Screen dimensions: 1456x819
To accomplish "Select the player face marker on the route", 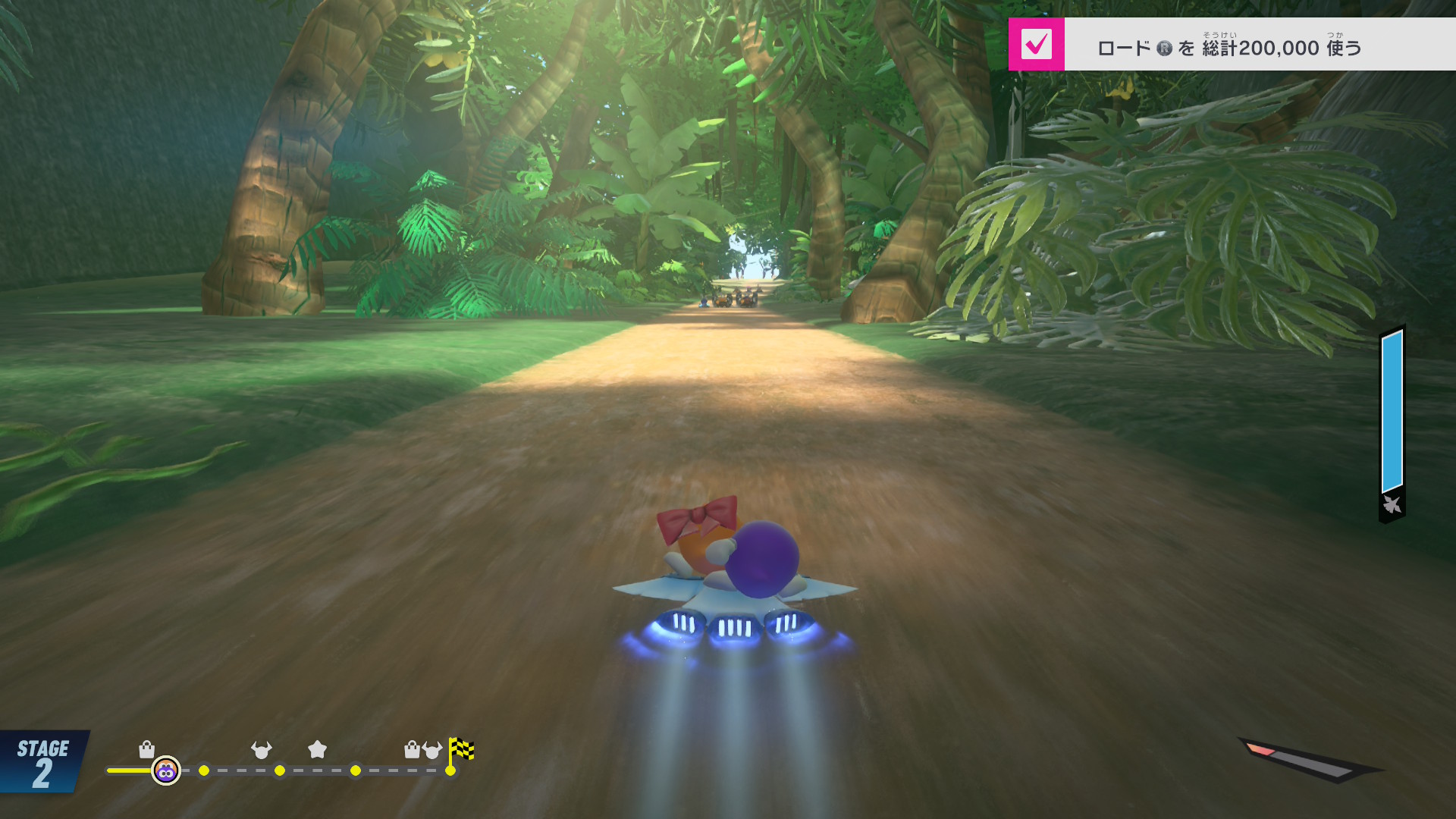I will (x=166, y=771).
